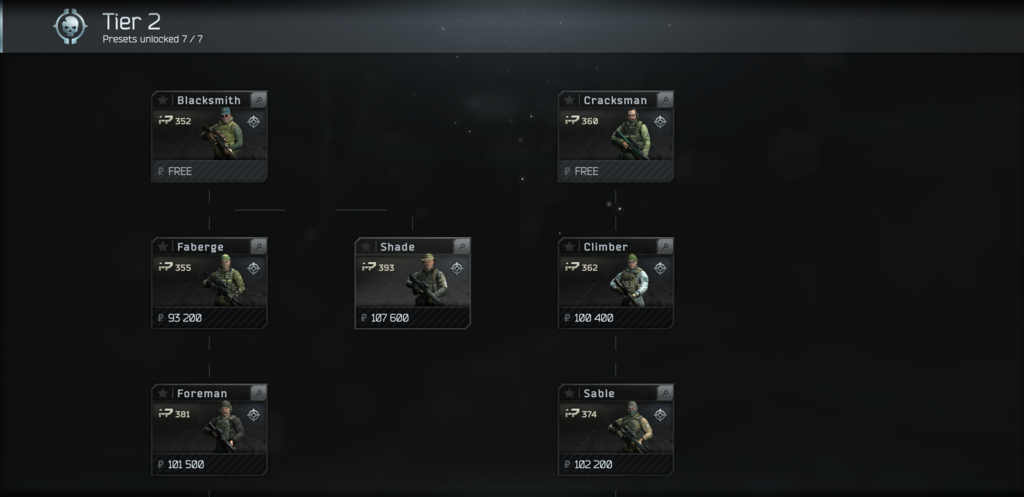
Task: Favorite the Faberge preset with its star
Action: 162,247
